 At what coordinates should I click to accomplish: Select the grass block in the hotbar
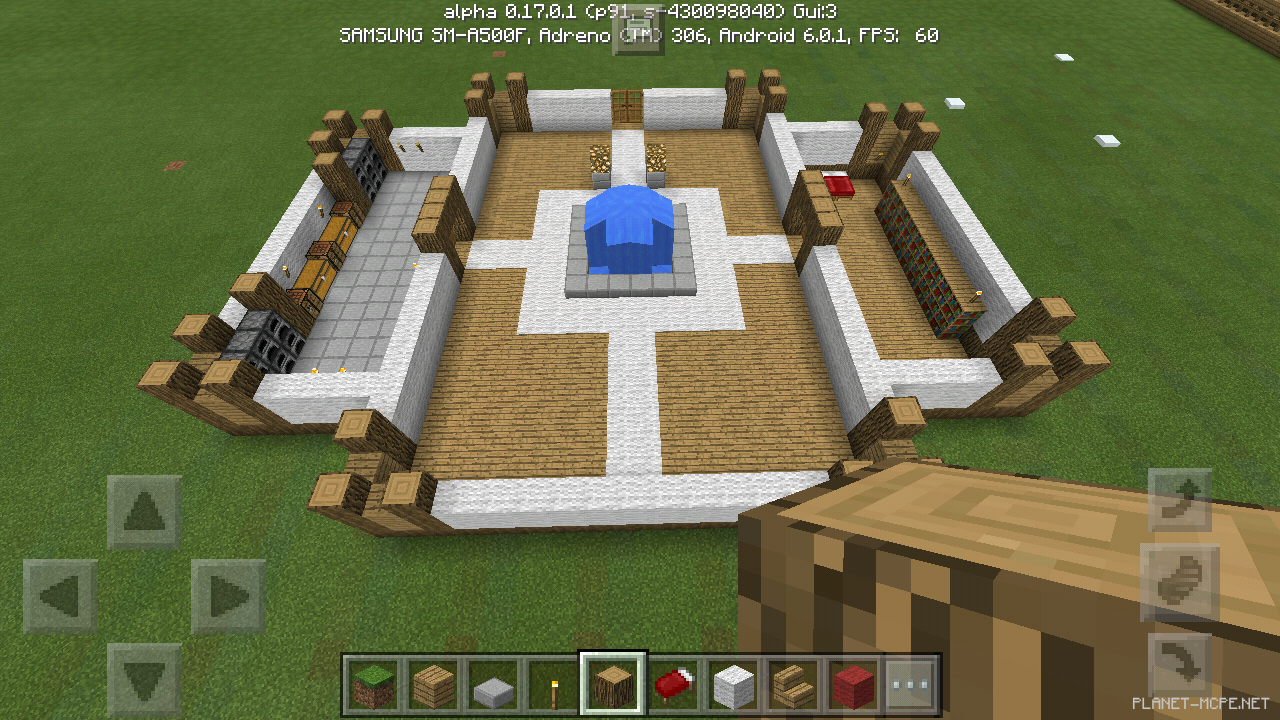pyautogui.click(x=372, y=686)
